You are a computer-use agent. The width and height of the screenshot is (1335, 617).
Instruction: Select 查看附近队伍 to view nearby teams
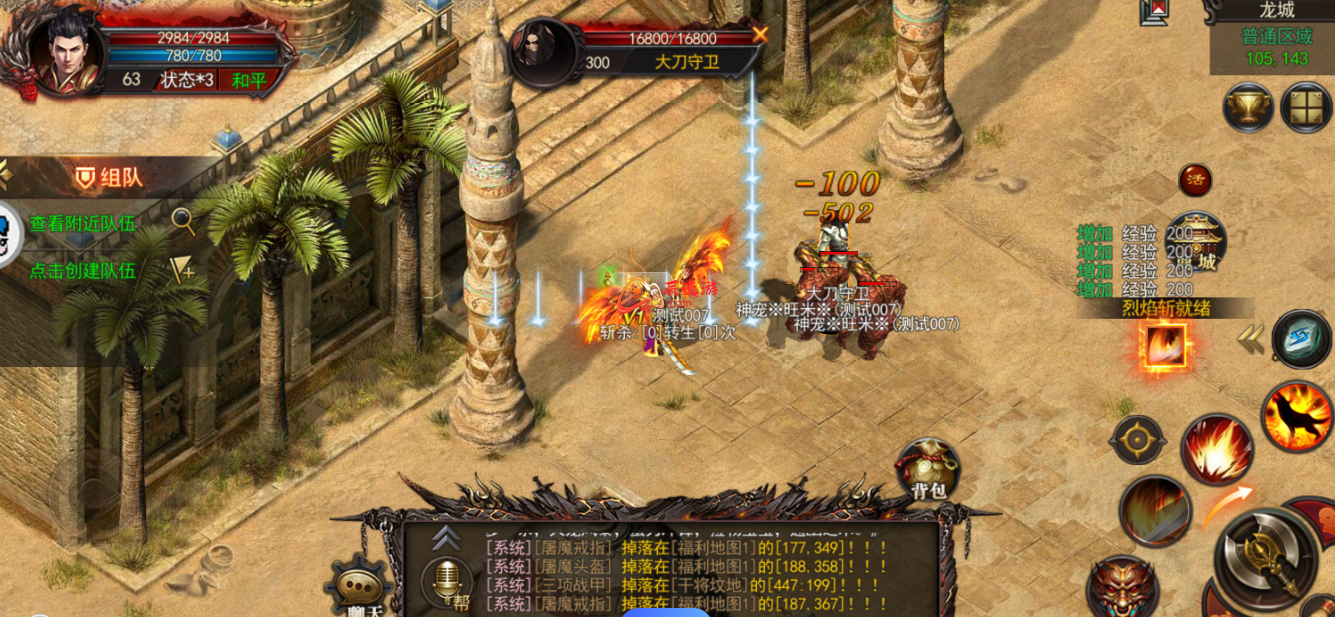(x=82, y=224)
